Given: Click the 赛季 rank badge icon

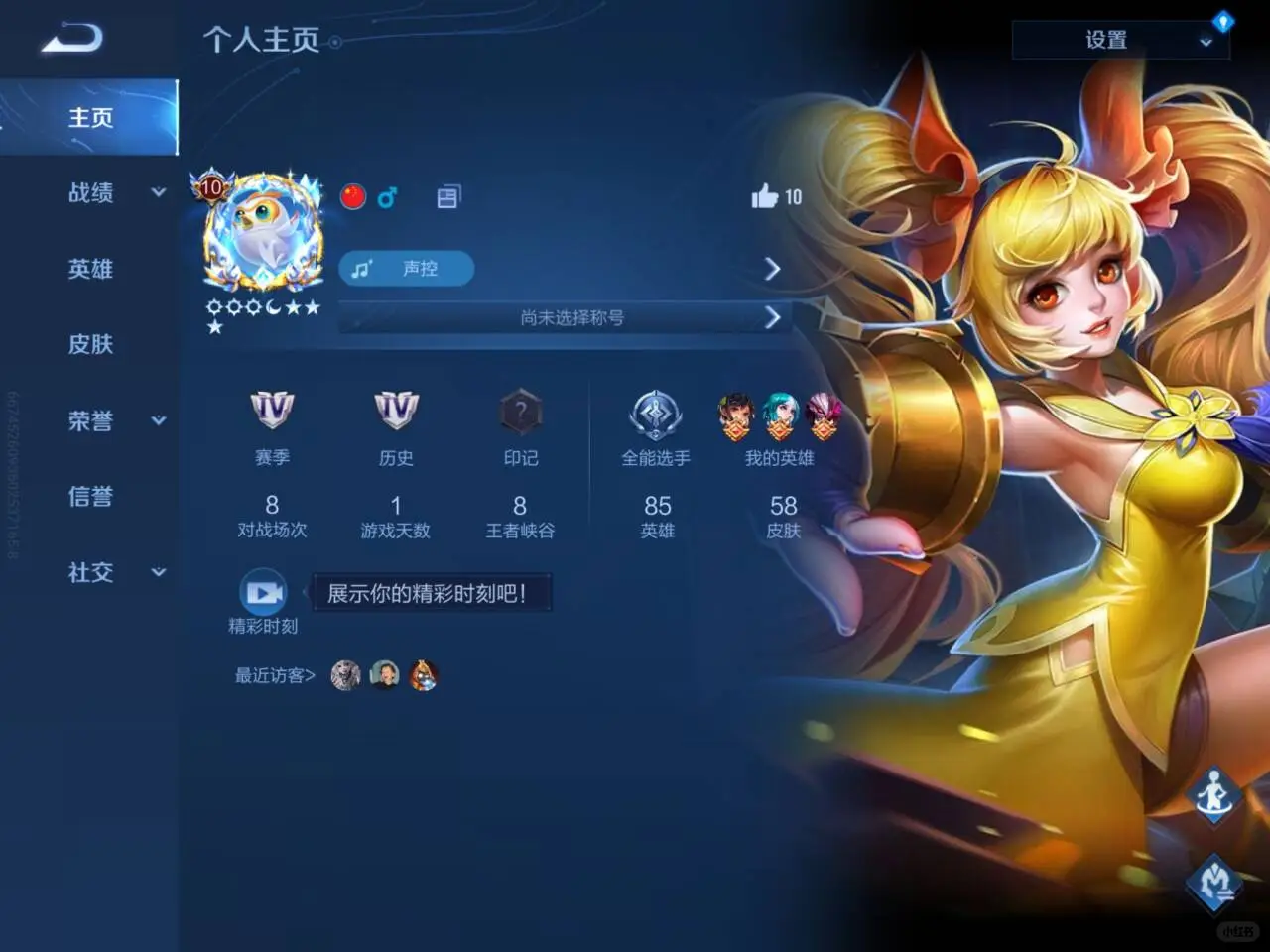Looking at the screenshot, I should pos(273,410).
